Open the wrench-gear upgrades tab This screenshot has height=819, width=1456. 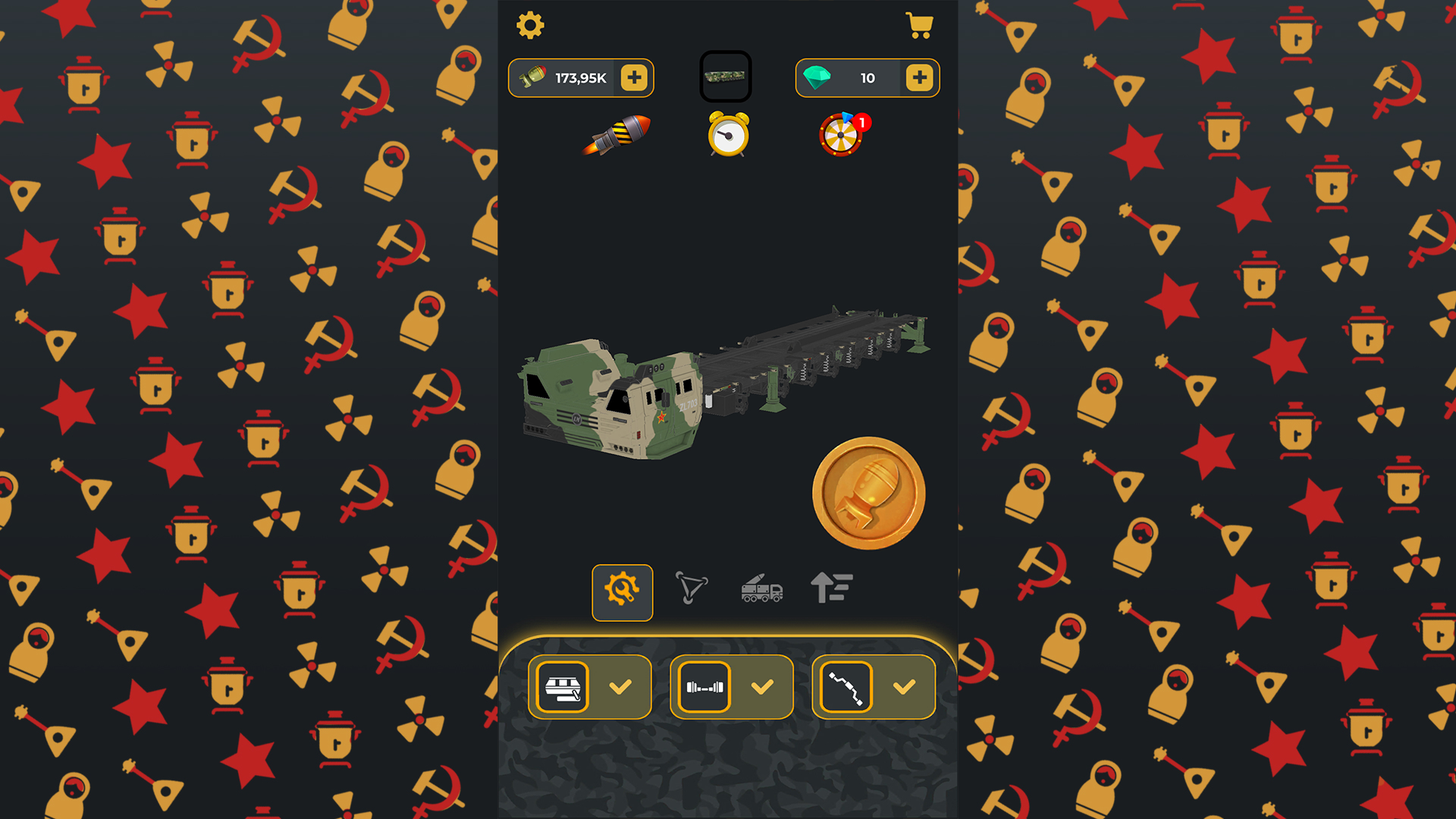tap(622, 592)
